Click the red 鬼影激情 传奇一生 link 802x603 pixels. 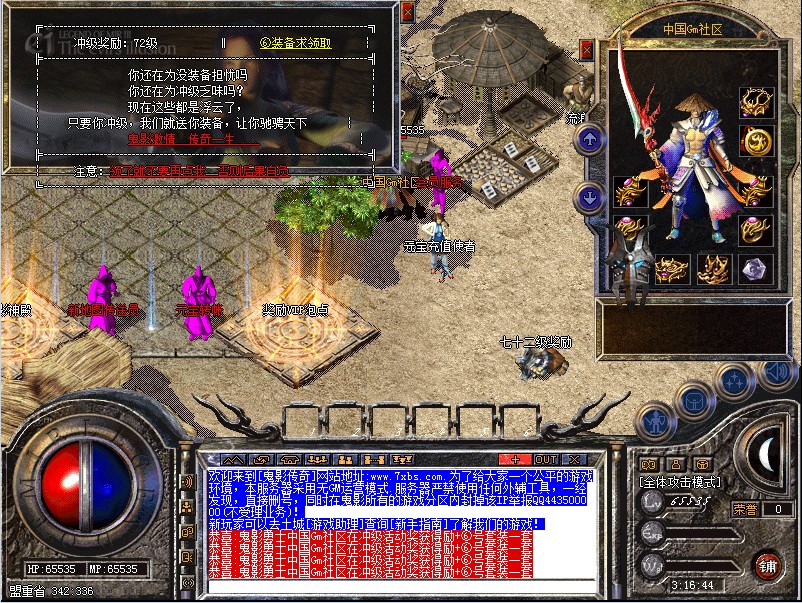click(x=180, y=139)
